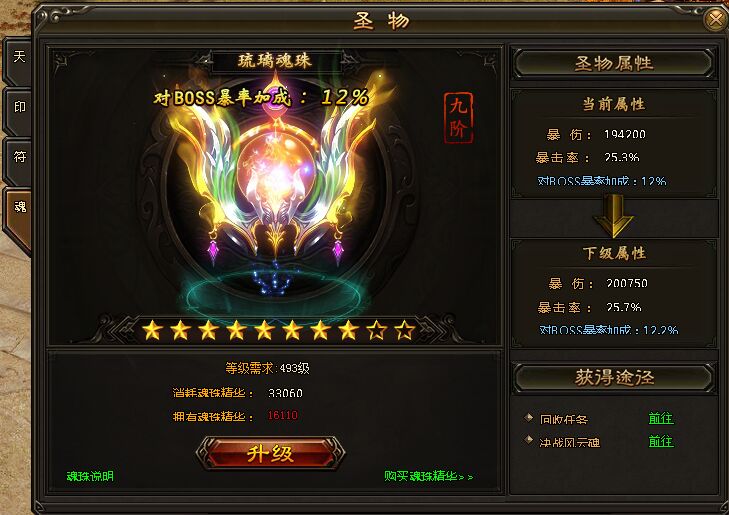This screenshot has width=729, height=515.
Task: Switch to the 天 tab
Action: (17, 58)
